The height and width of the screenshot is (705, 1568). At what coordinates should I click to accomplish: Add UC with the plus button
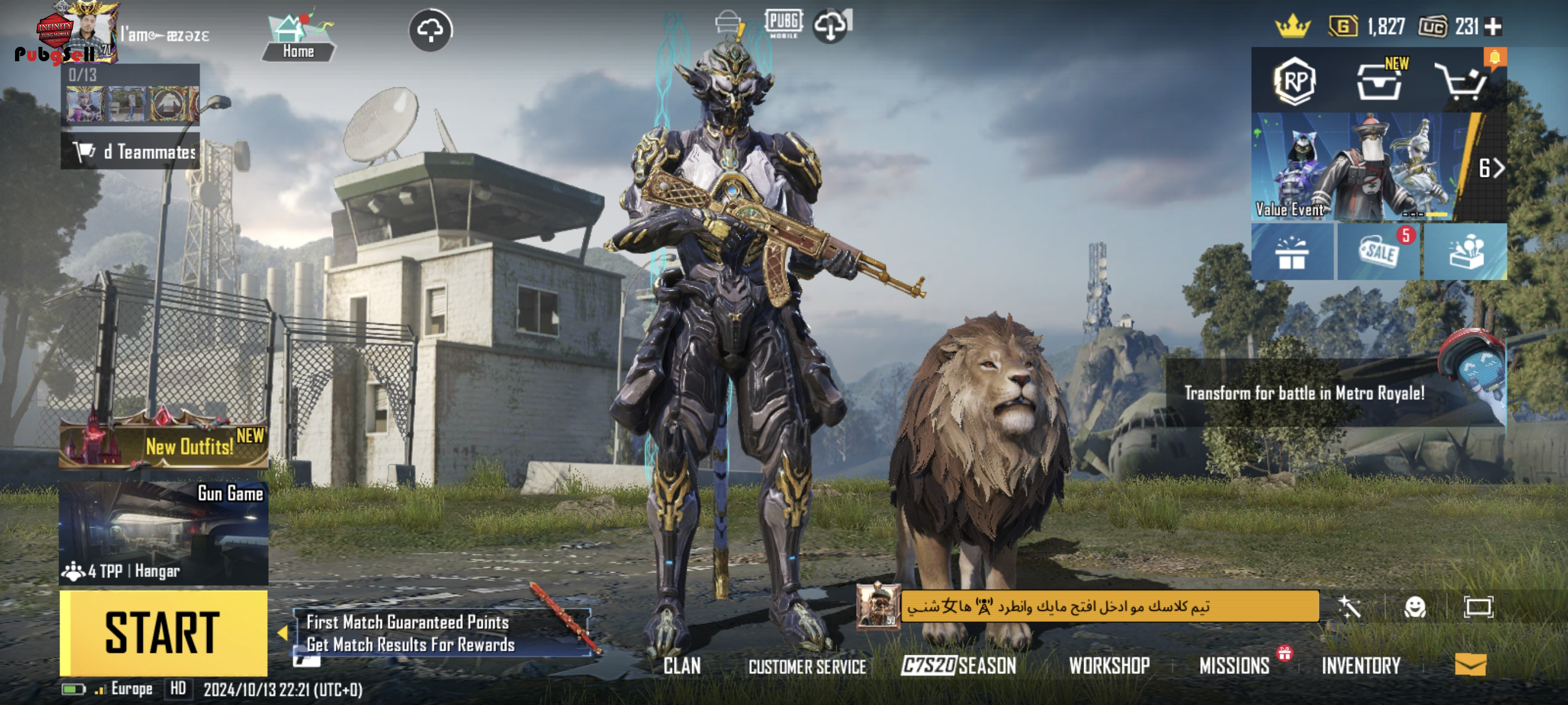pos(1493,27)
